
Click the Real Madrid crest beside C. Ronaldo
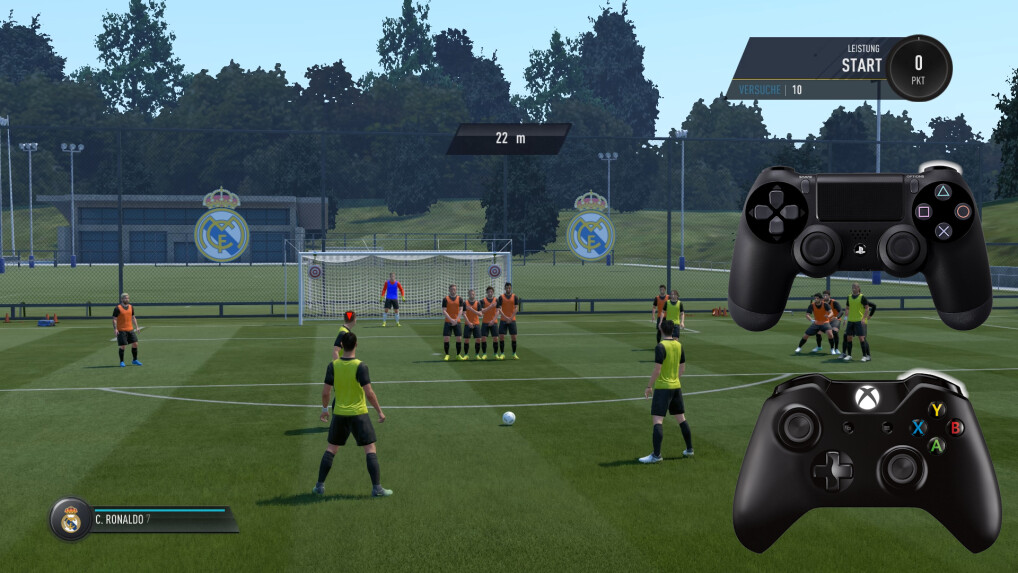pyautogui.click(x=70, y=520)
